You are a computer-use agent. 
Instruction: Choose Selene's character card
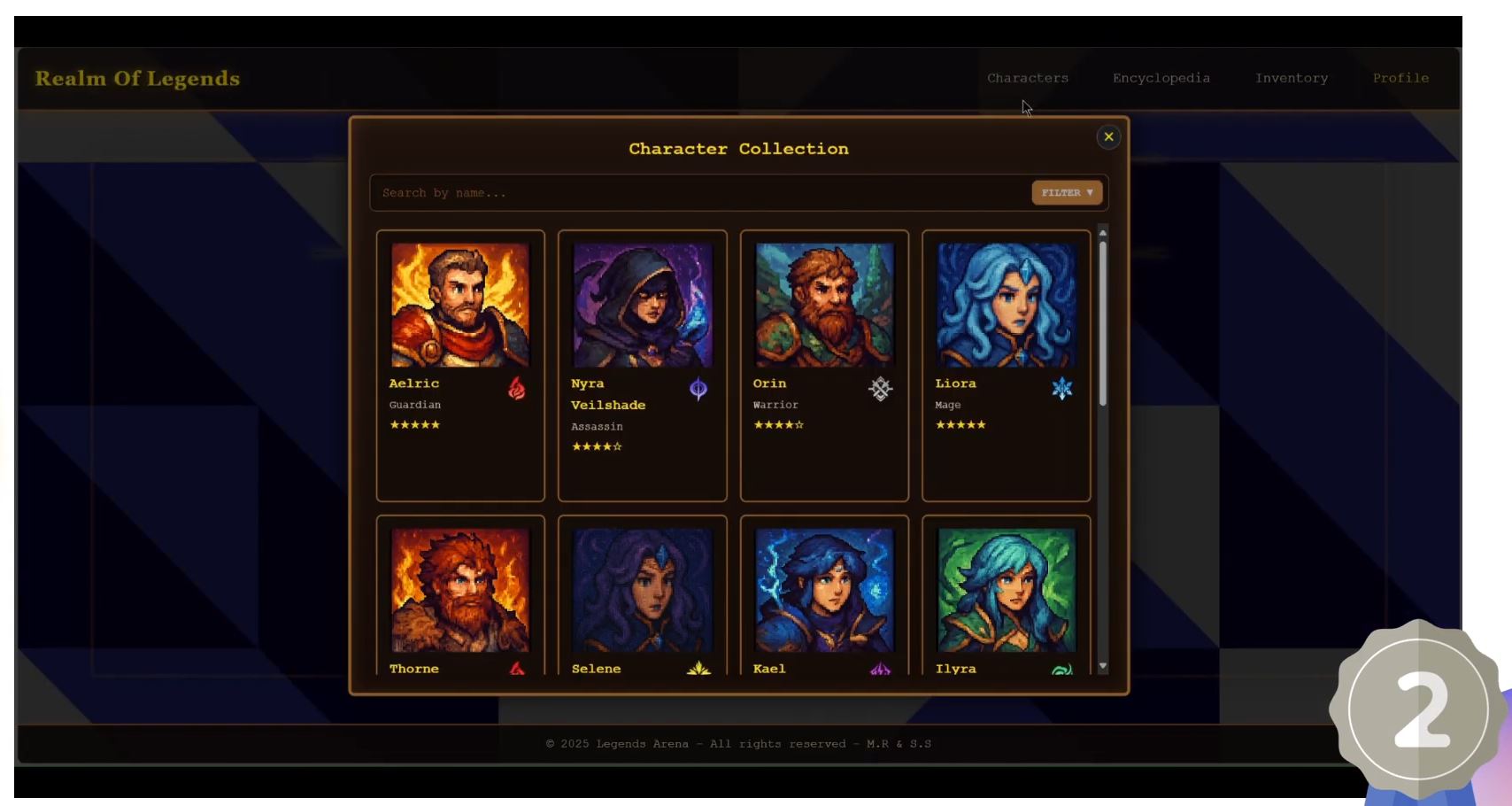[642, 595]
